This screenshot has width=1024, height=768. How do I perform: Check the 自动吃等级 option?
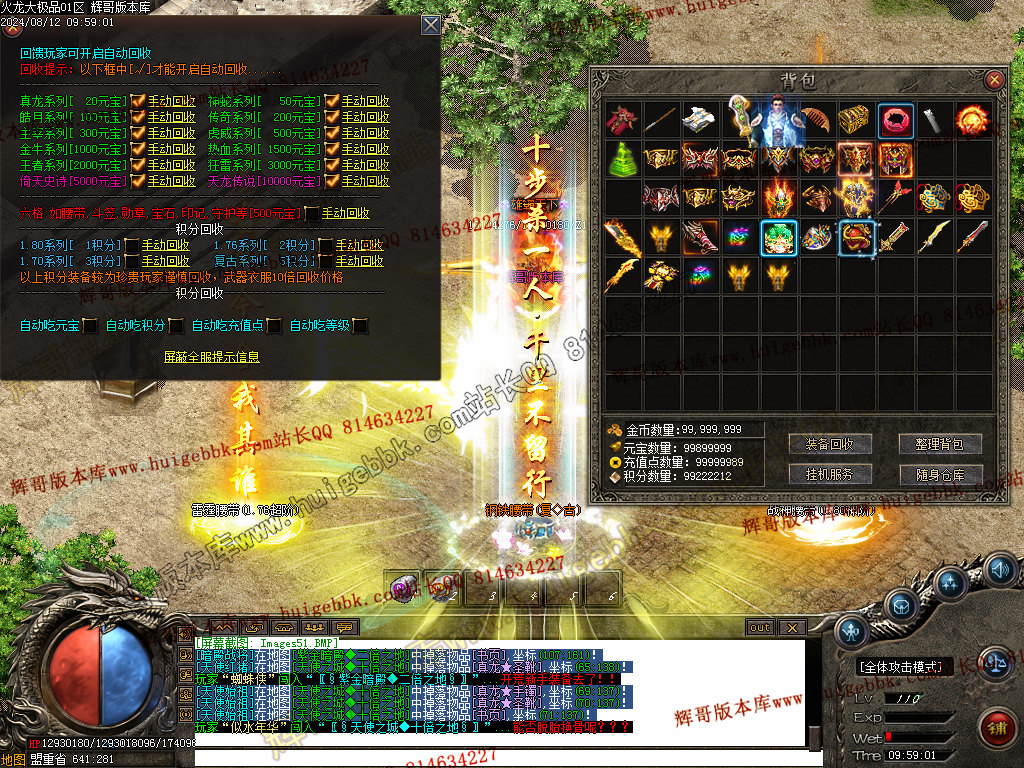tap(360, 325)
